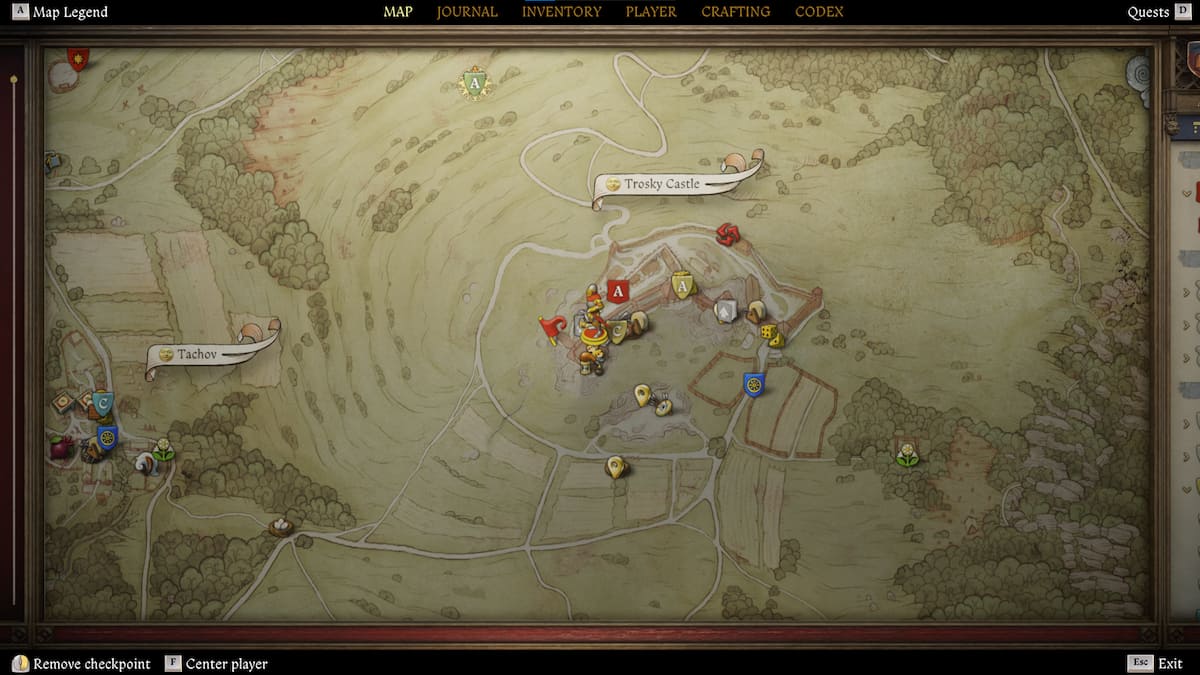The height and width of the screenshot is (675, 1200).
Task: Center the map on the player
Action: point(217,664)
